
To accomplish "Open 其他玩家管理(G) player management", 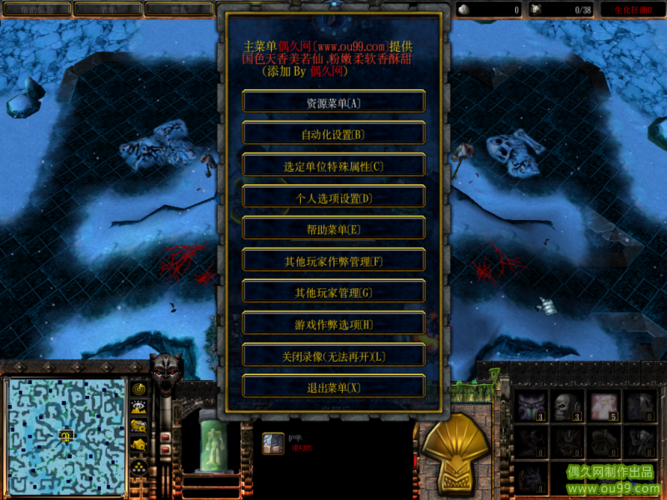I will pos(333,293).
